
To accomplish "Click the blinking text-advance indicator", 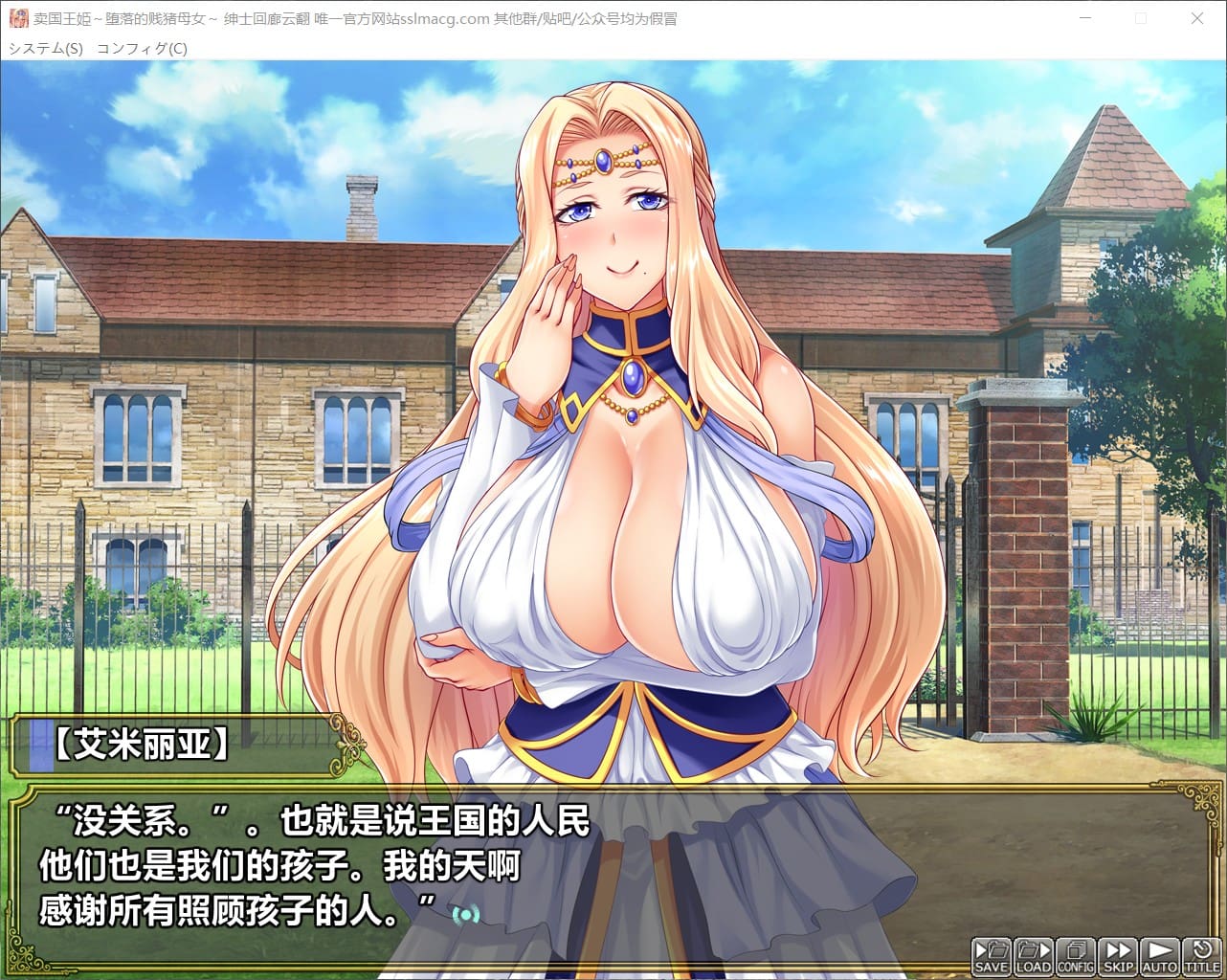I will pos(465,914).
